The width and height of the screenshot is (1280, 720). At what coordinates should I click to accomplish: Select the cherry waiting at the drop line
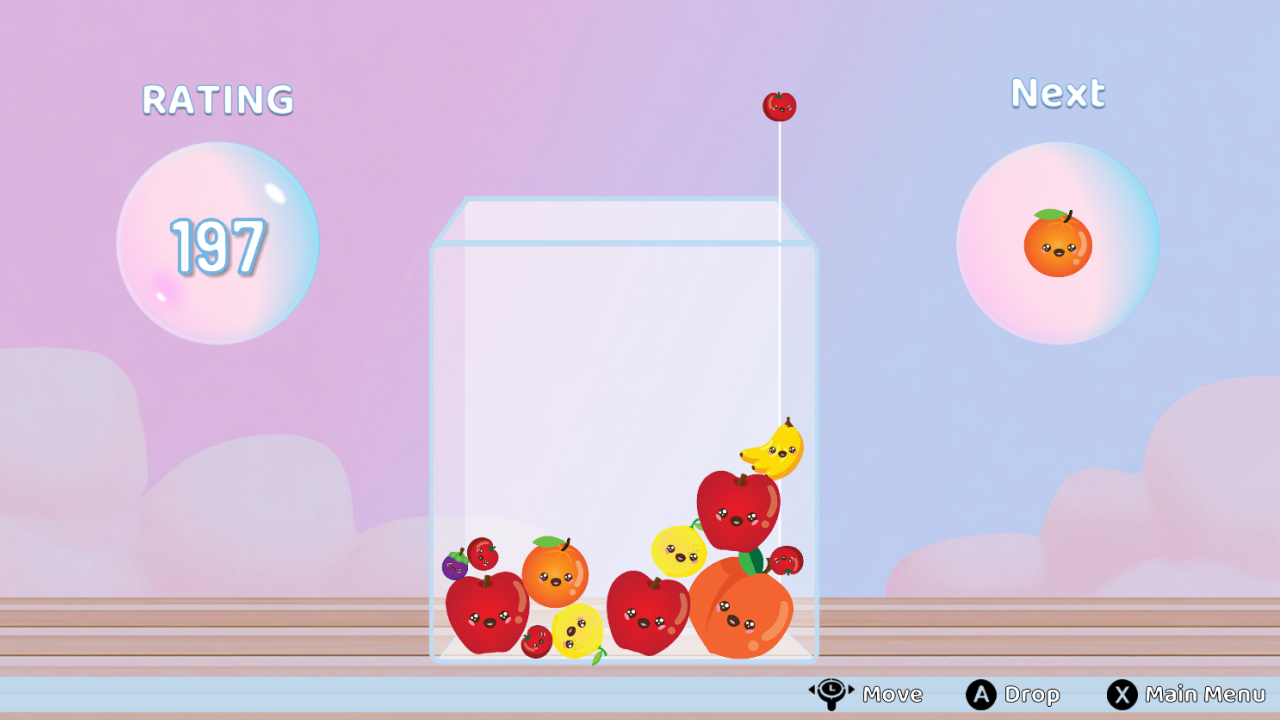779,104
